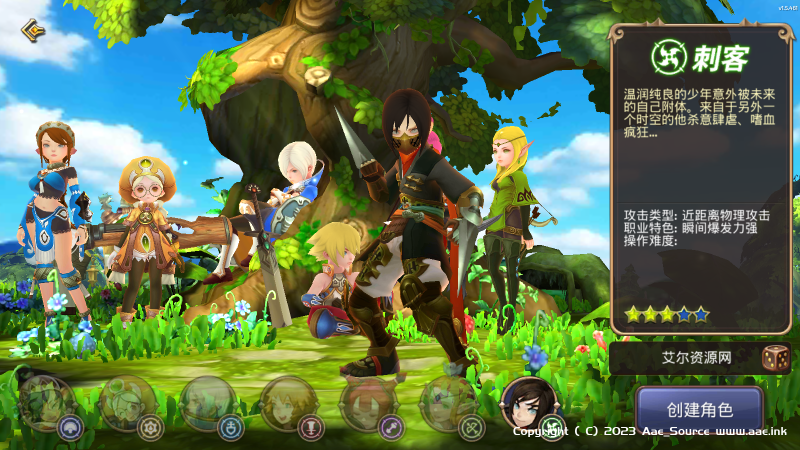Select the portrait of the character with glasses

[127, 402]
